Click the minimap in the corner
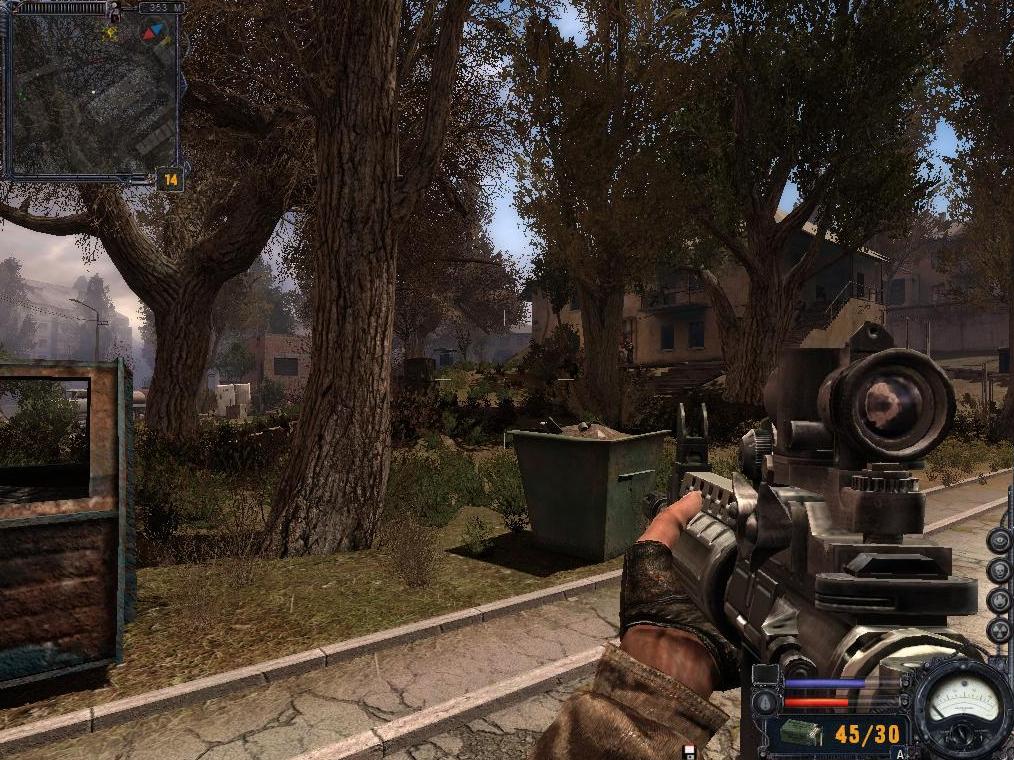Image resolution: width=1014 pixels, height=760 pixels. [90, 95]
